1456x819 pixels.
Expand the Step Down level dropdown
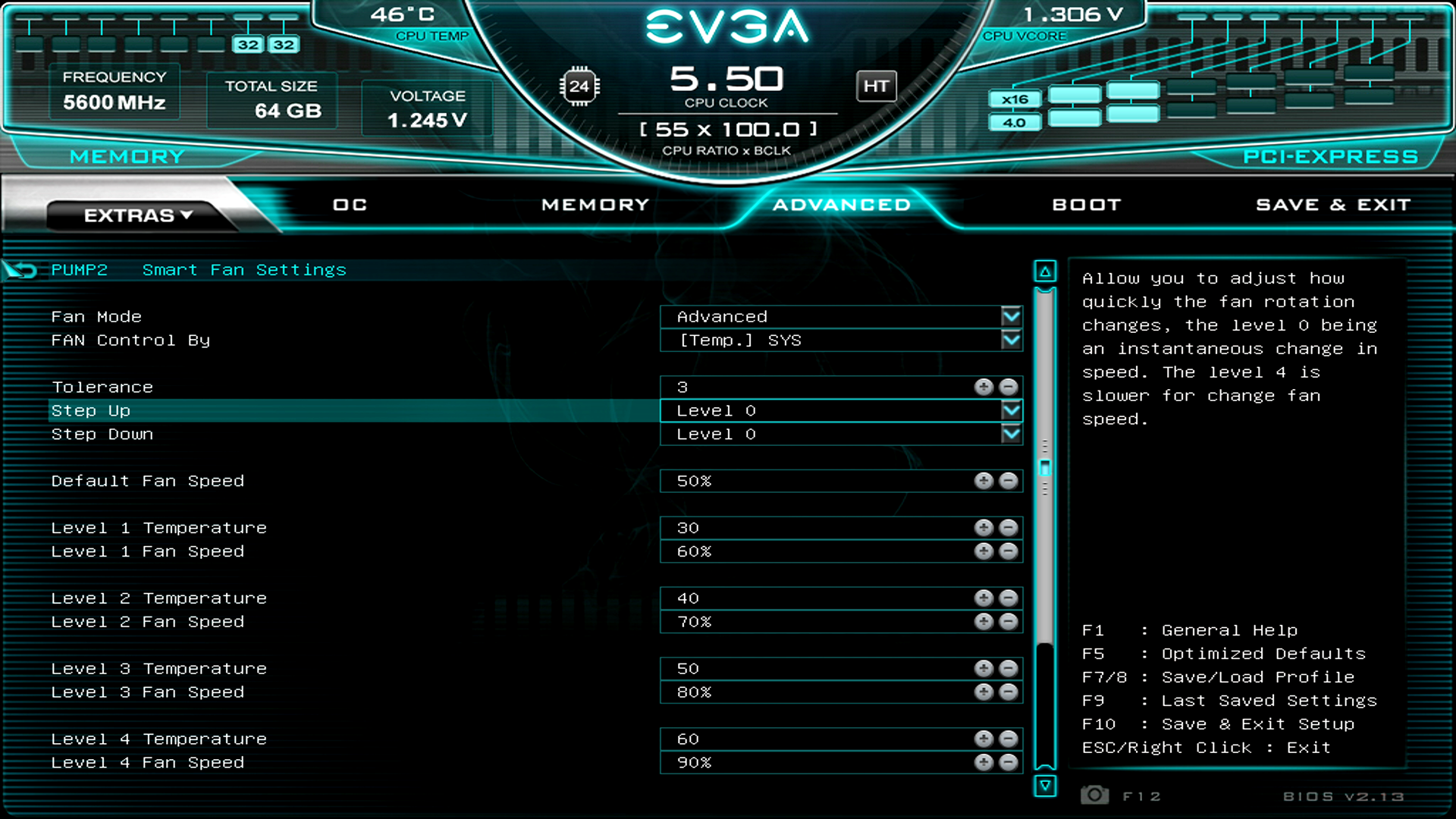pos(1011,434)
